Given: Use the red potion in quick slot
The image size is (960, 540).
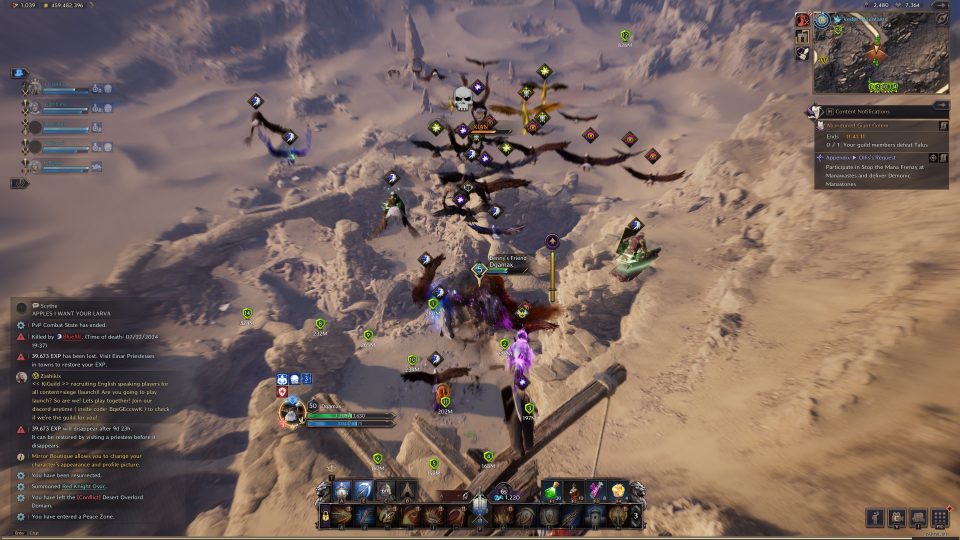Looking at the screenshot, I should click(575, 489).
